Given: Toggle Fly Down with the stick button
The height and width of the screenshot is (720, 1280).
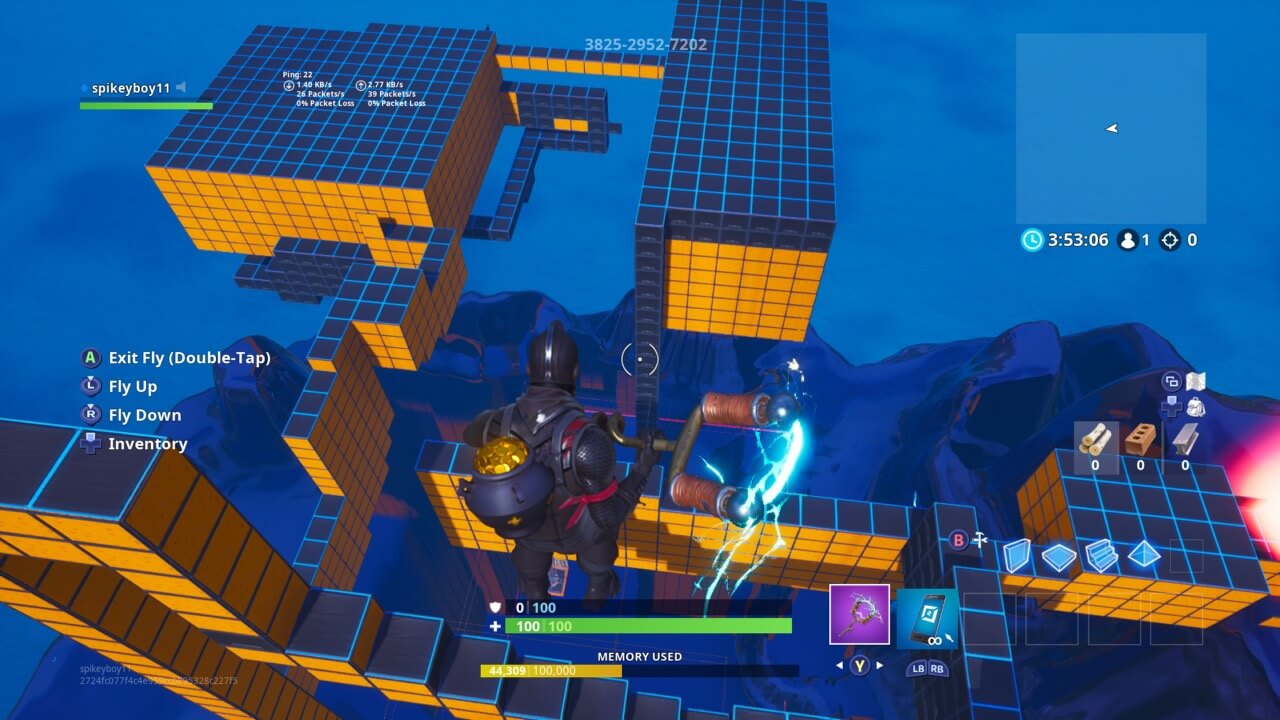Looking at the screenshot, I should coord(90,415).
